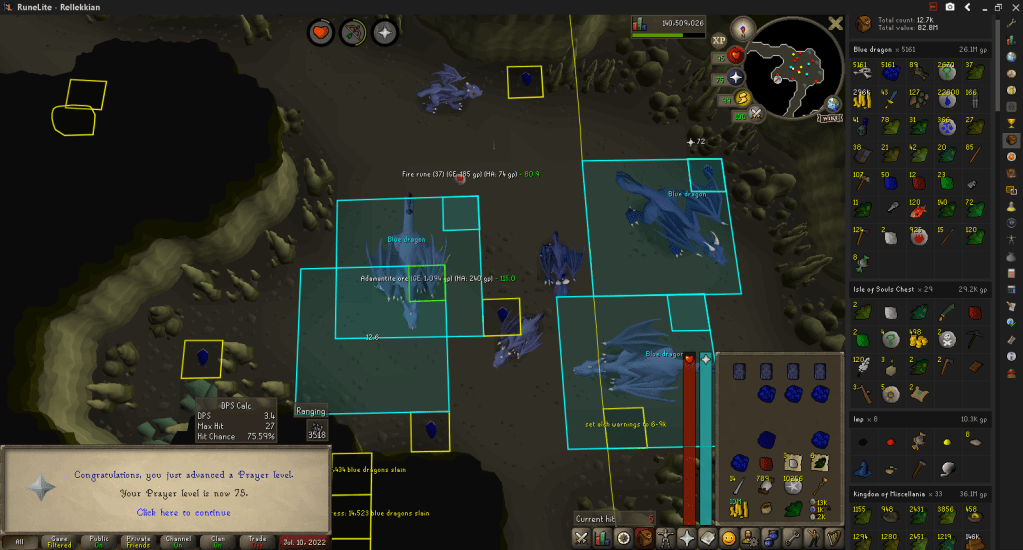The height and width of the screenshot is (550, 1023).
Task: Open the Combat Options tab
Action: [x=581, y=539]
